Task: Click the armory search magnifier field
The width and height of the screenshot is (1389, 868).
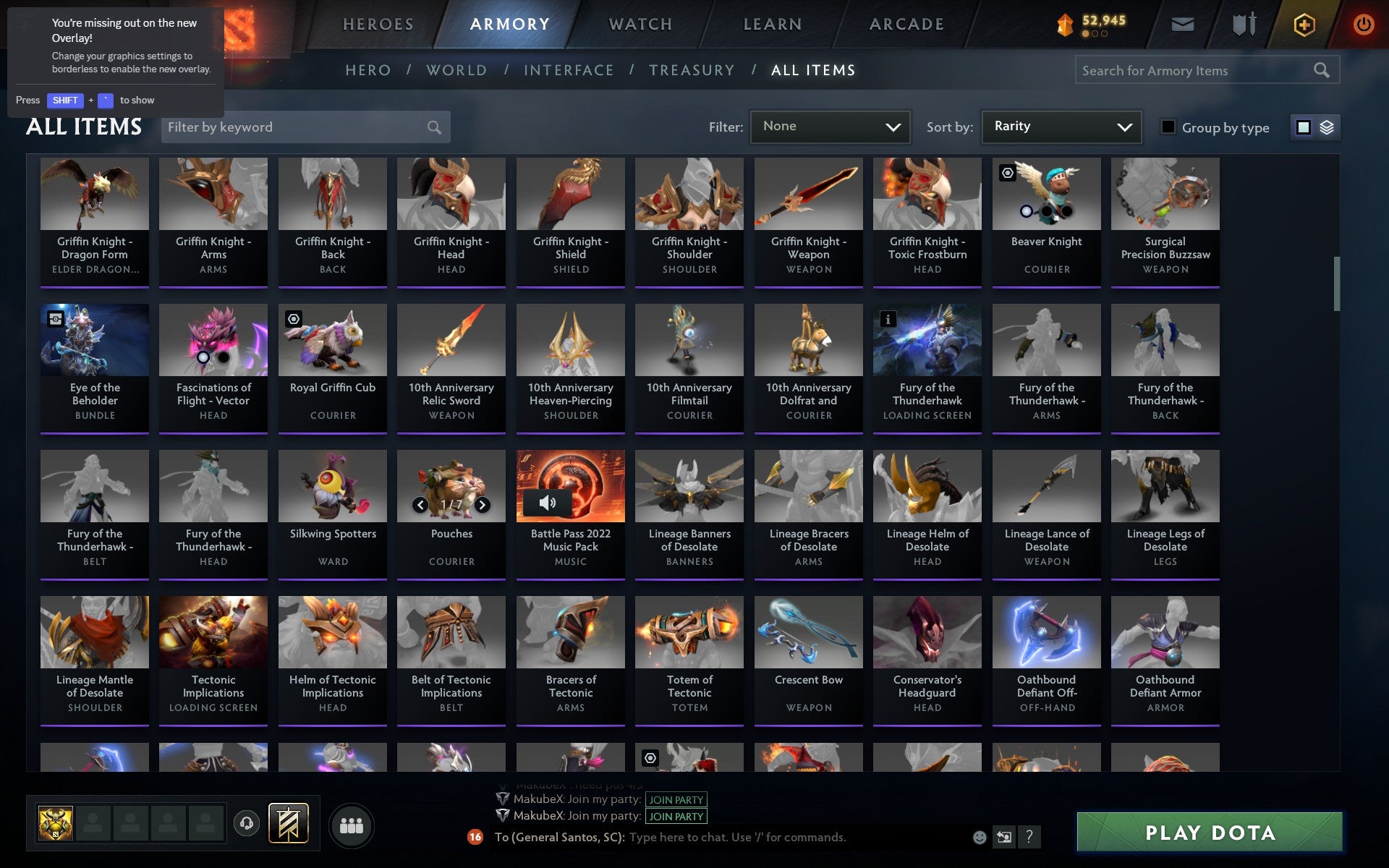Action: [x=1322, y=70]
